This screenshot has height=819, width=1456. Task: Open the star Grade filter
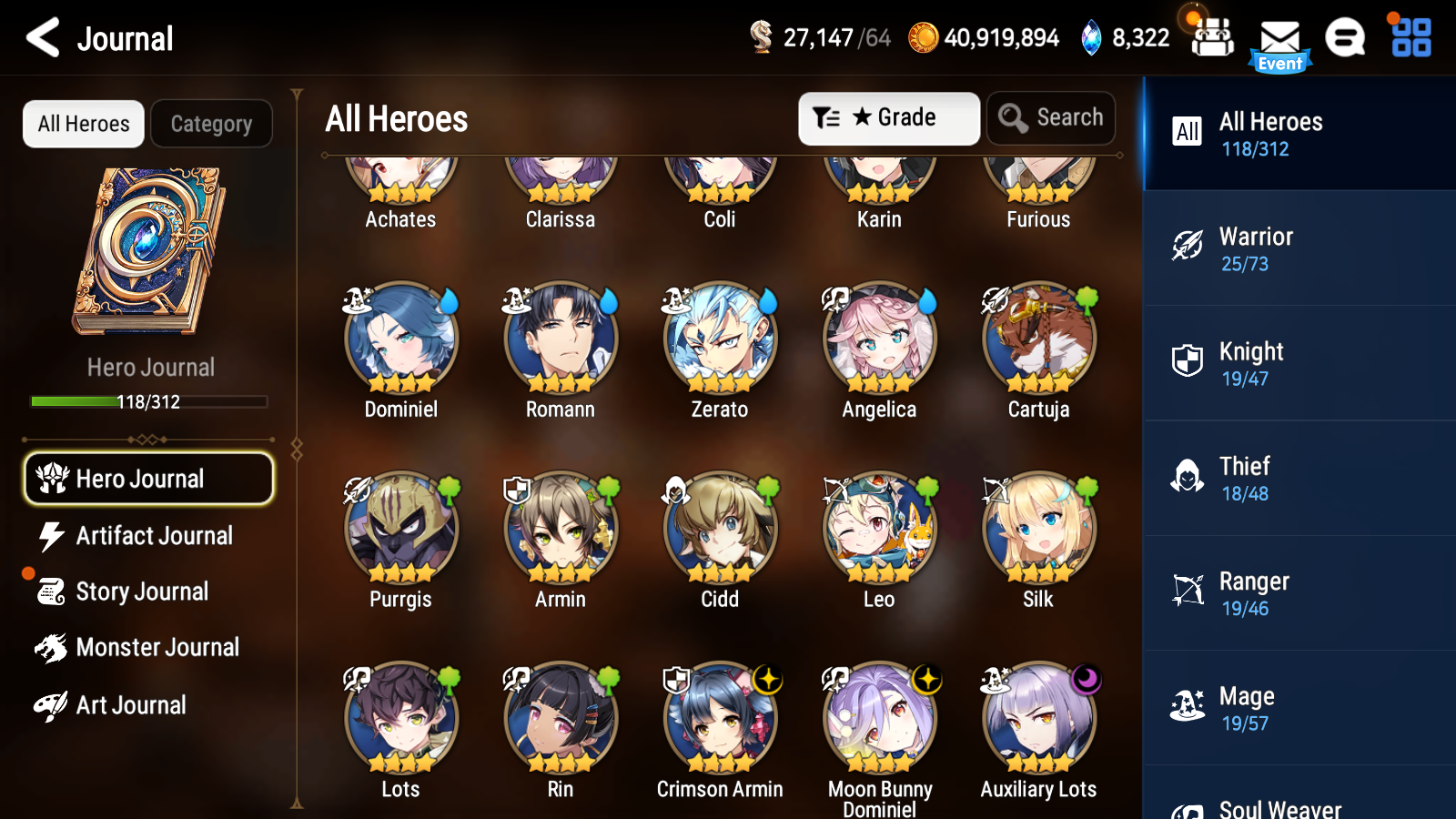(889, 117)
